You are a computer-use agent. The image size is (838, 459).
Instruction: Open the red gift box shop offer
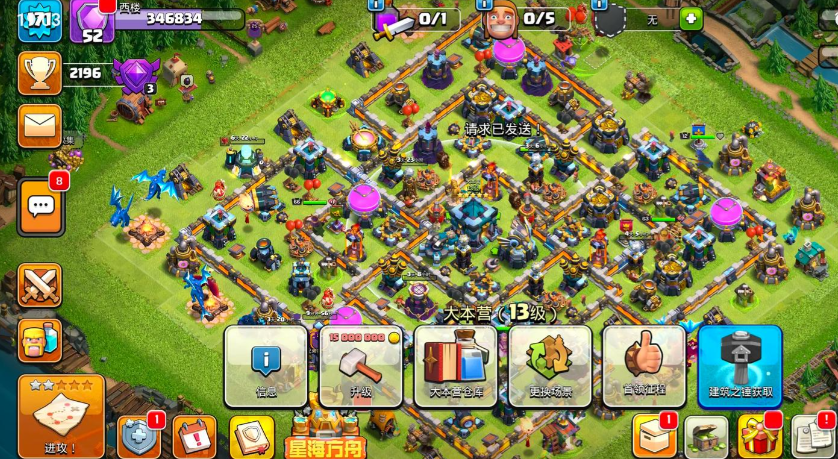[x=760, y=437]
